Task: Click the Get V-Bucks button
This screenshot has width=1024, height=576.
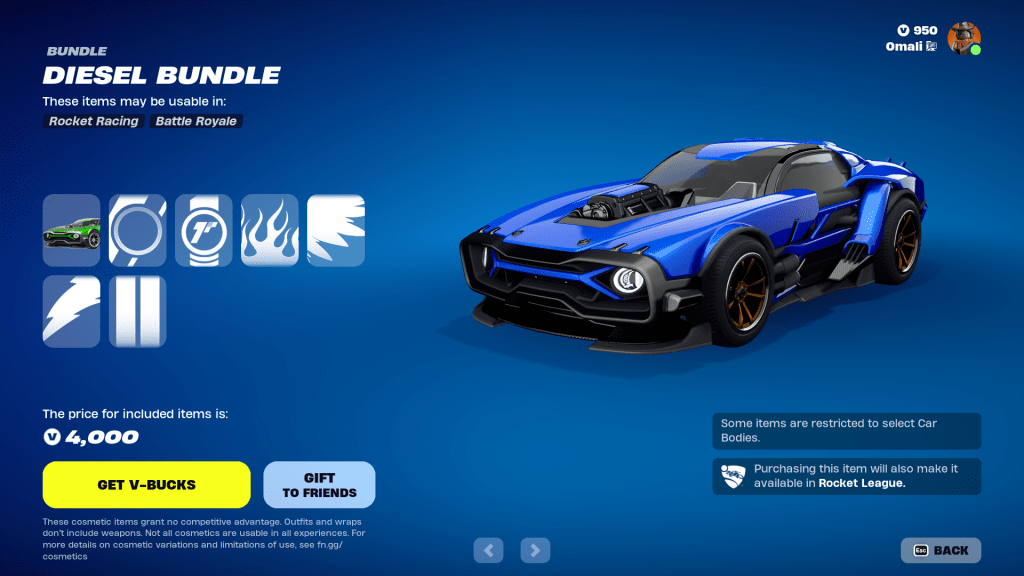Action: 146,485
